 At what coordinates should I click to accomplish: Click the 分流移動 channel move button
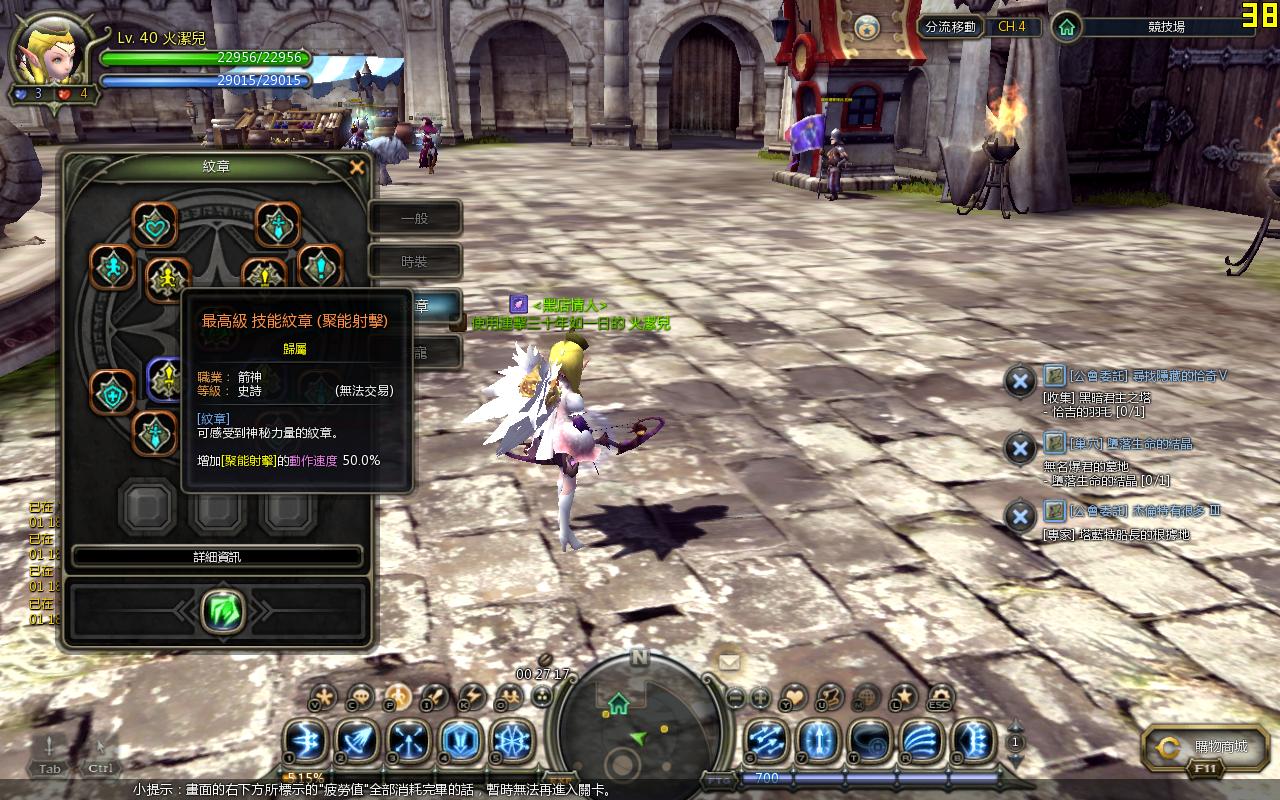tap(950, 27)
